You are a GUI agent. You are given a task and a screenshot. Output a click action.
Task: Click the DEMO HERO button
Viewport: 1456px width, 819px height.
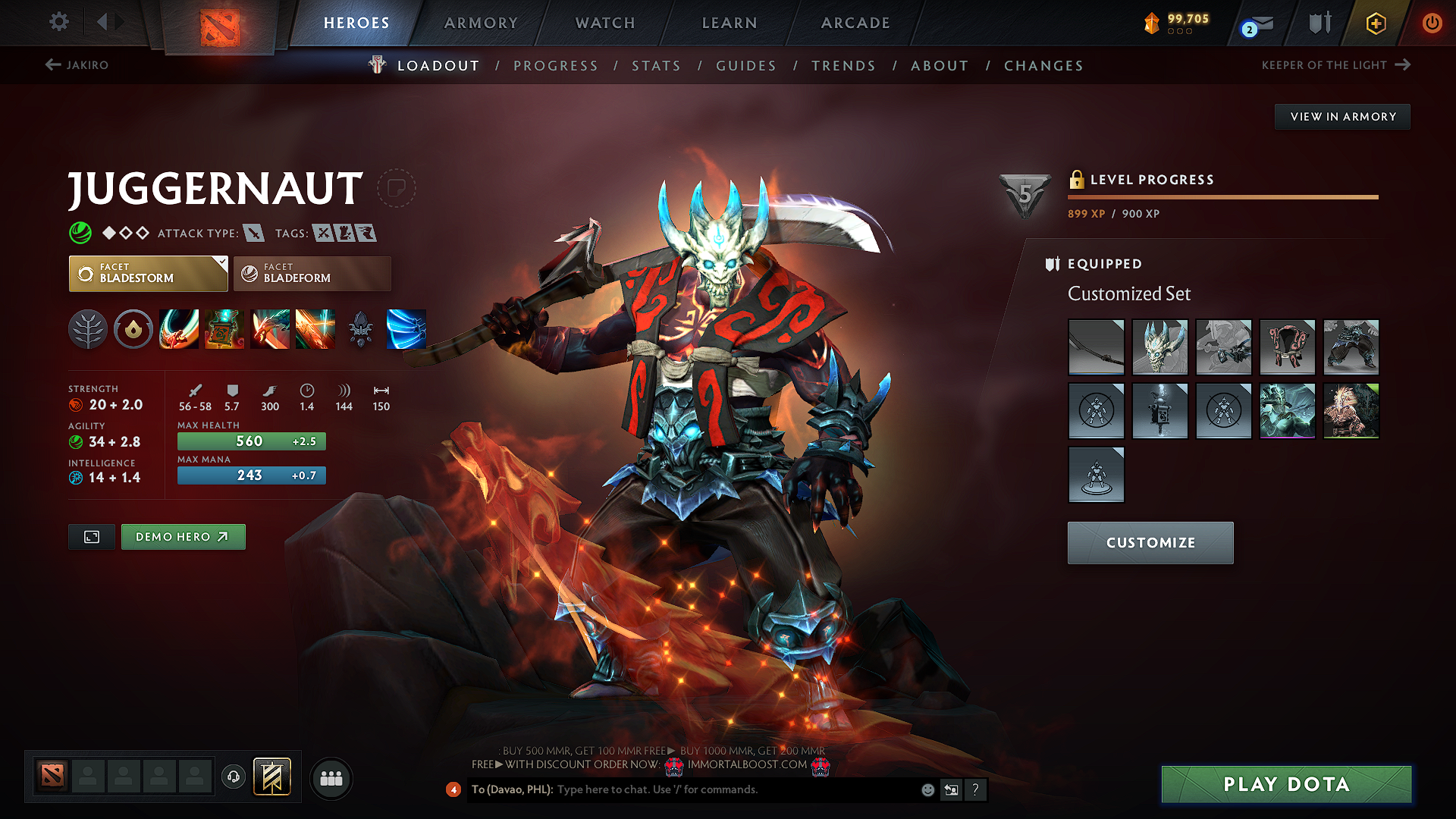coord(183,536)
